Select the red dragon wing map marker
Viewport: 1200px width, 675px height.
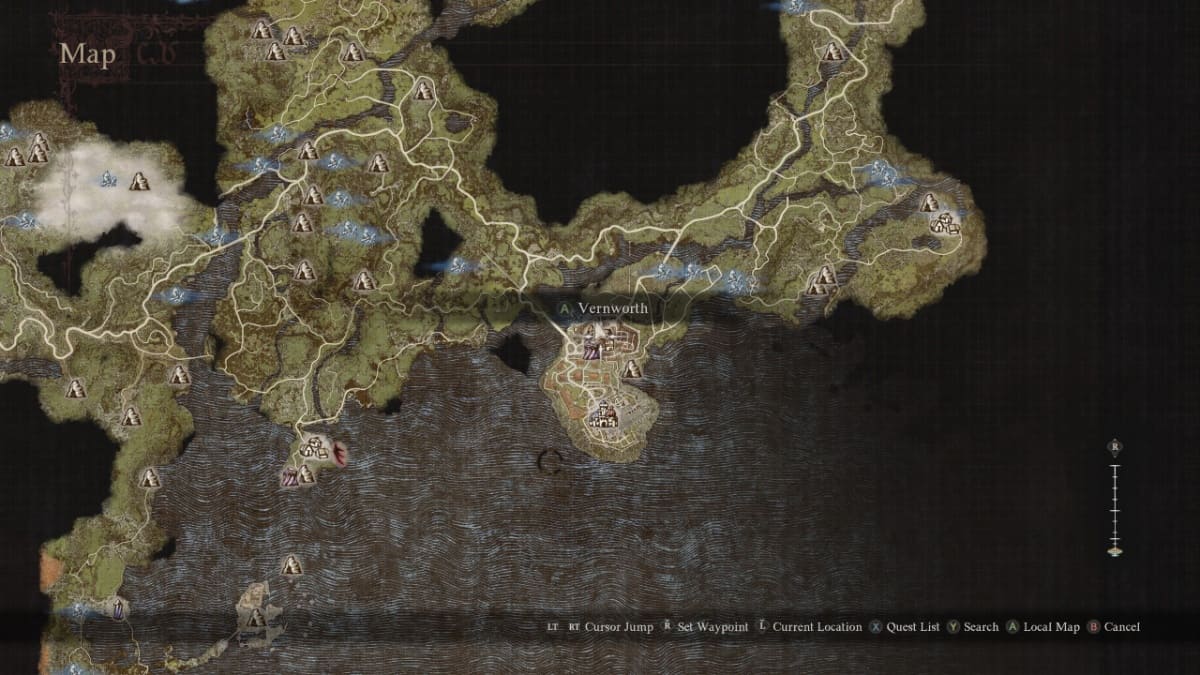tap(341, 455)
